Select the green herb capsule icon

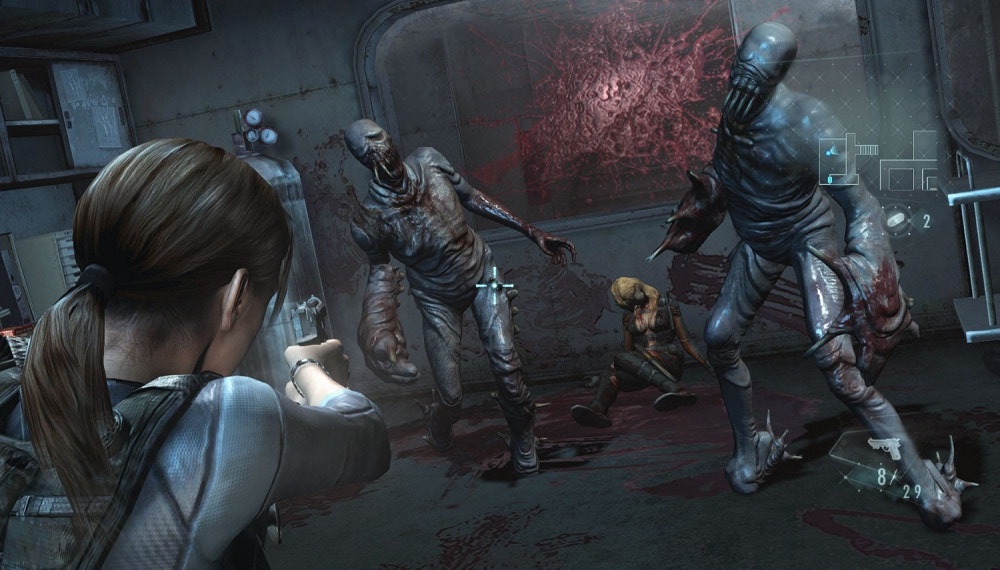[x=897, y=220]
